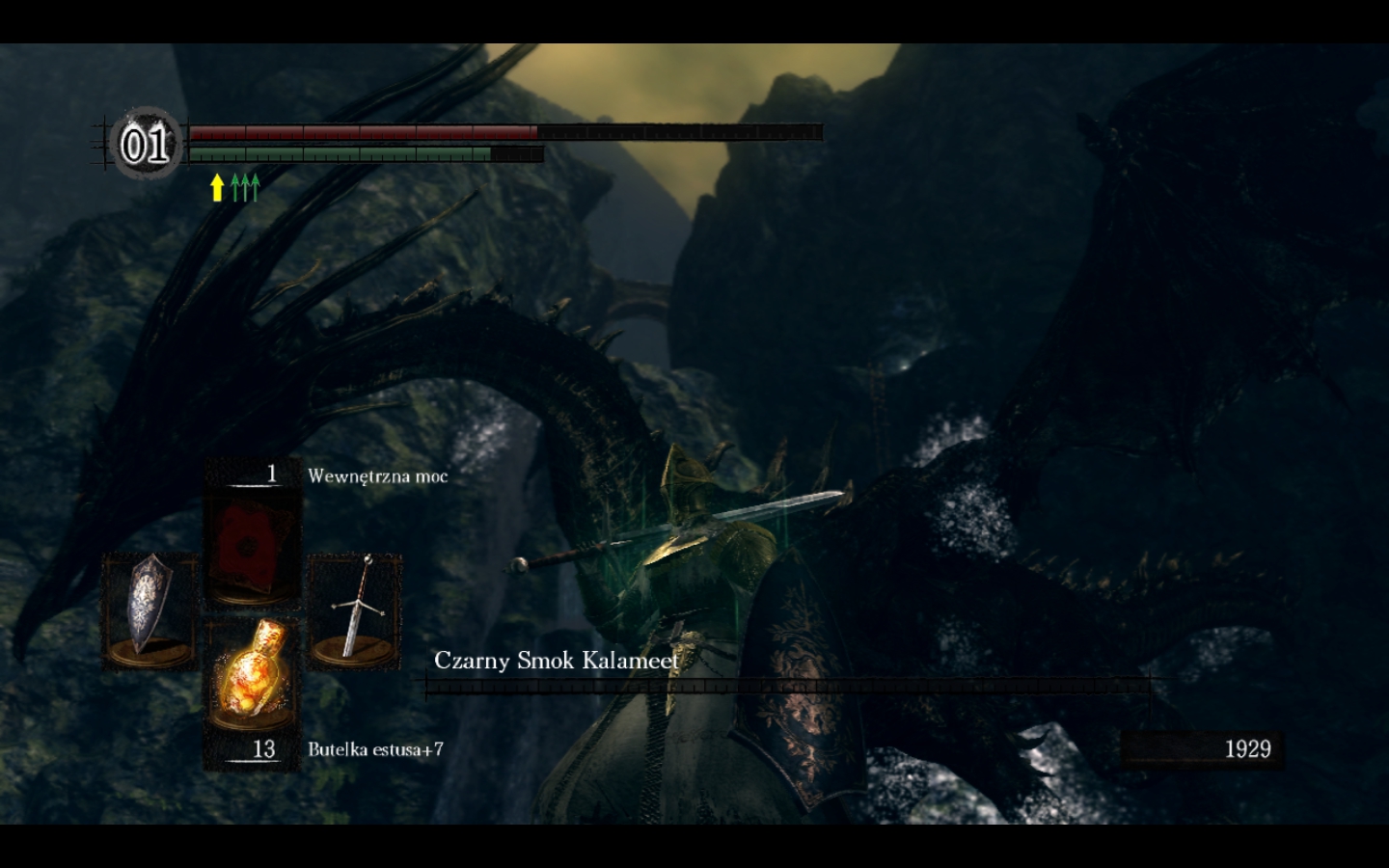Screen dimensions: 1389x868
Task: Click the yellow arrow buff icon
Action: 217,187
